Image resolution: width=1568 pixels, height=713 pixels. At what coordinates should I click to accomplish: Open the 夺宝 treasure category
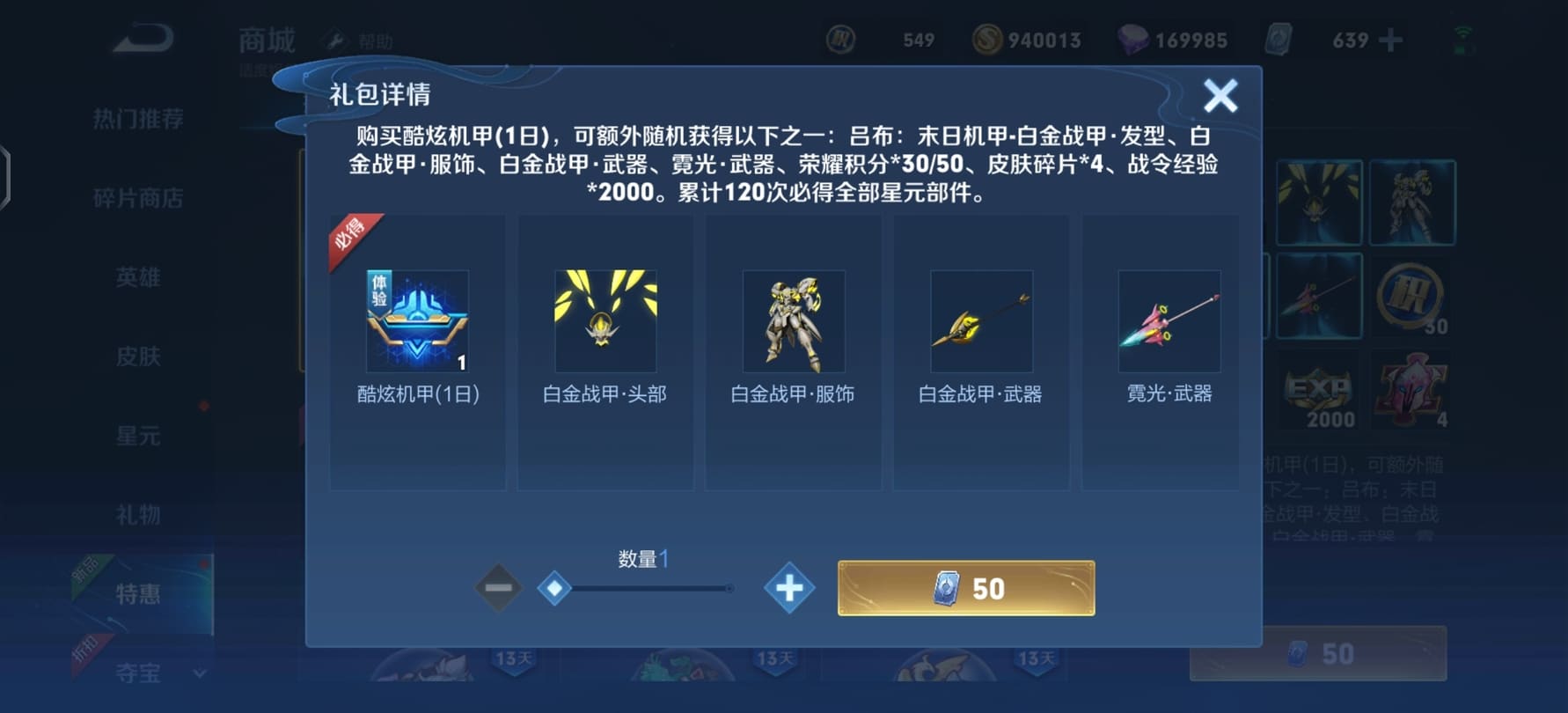tap(138, 673)
